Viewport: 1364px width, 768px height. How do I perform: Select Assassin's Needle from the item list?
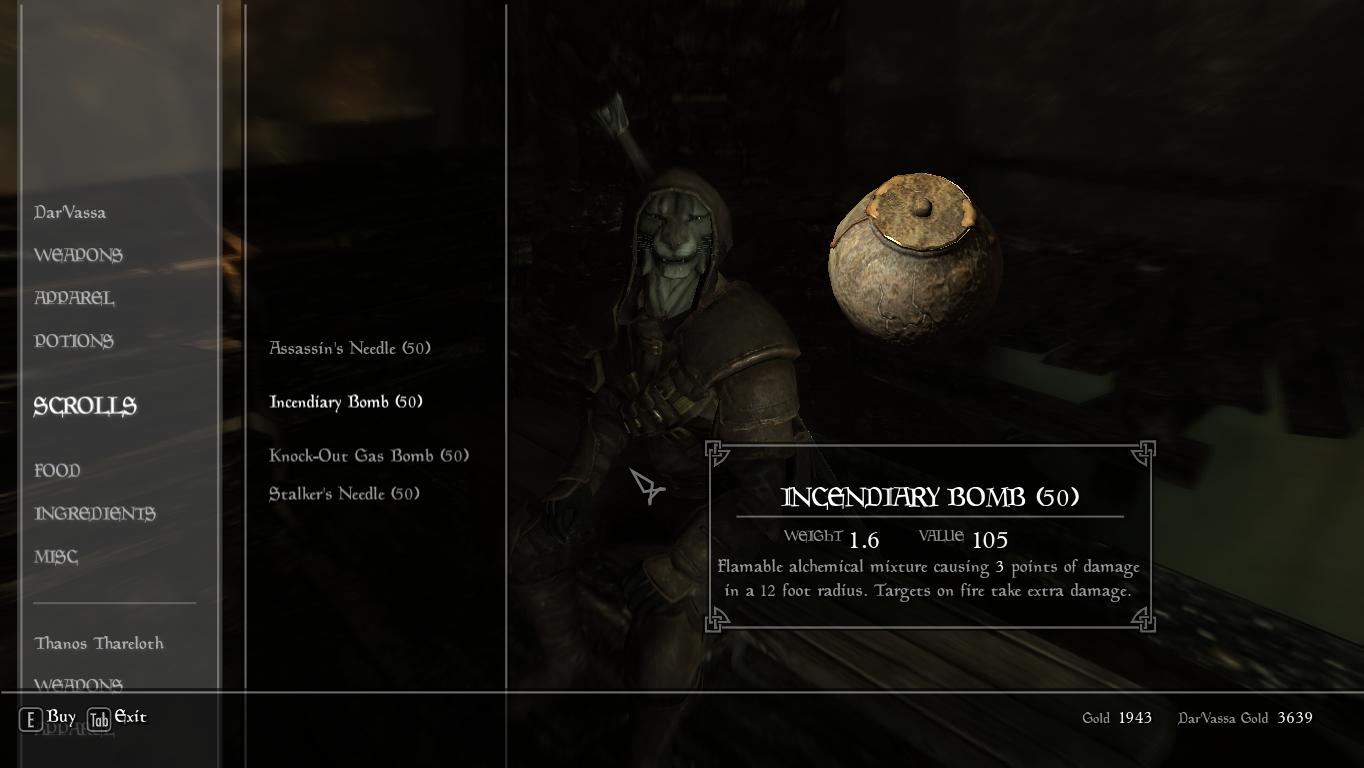click(348, 348)
